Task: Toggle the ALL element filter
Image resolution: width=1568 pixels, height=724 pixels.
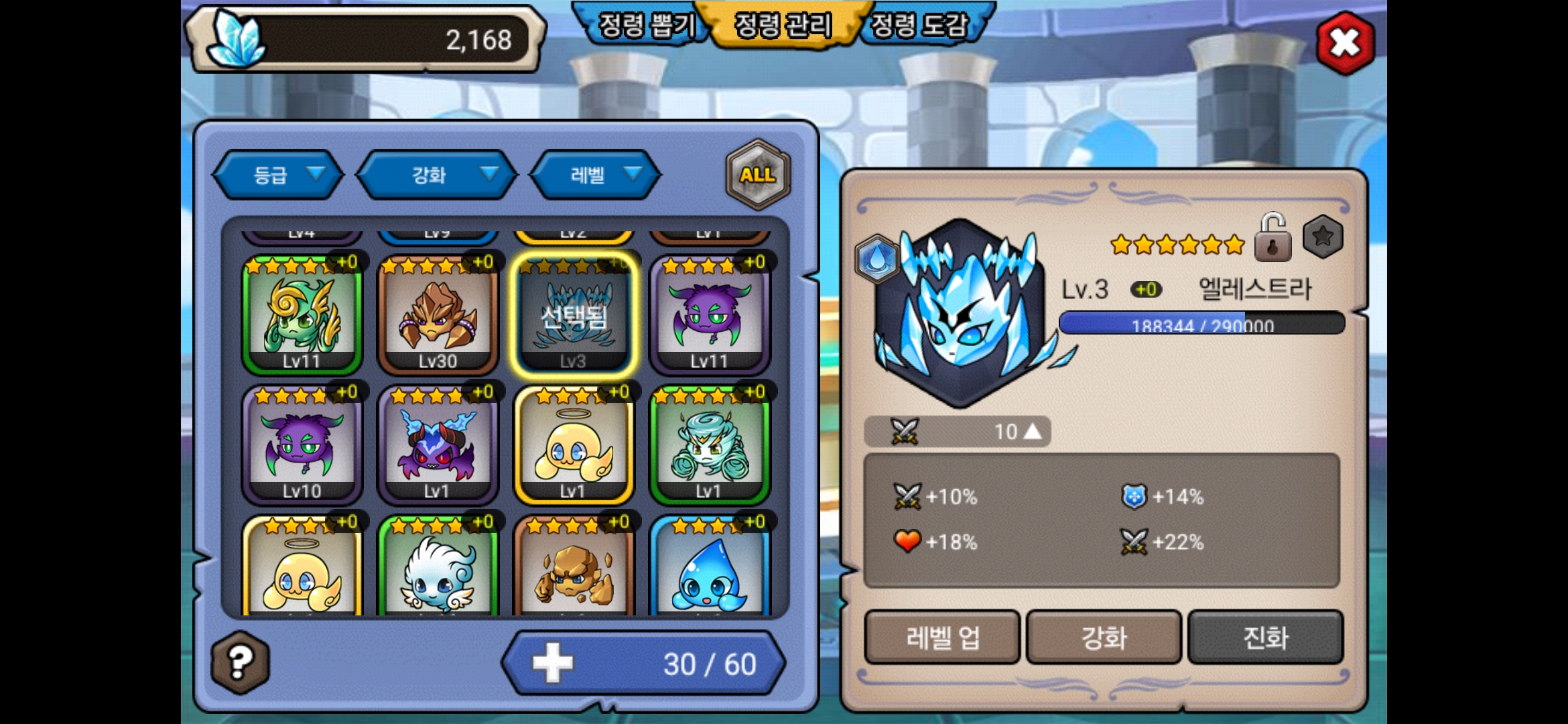Action: [758, 174]
